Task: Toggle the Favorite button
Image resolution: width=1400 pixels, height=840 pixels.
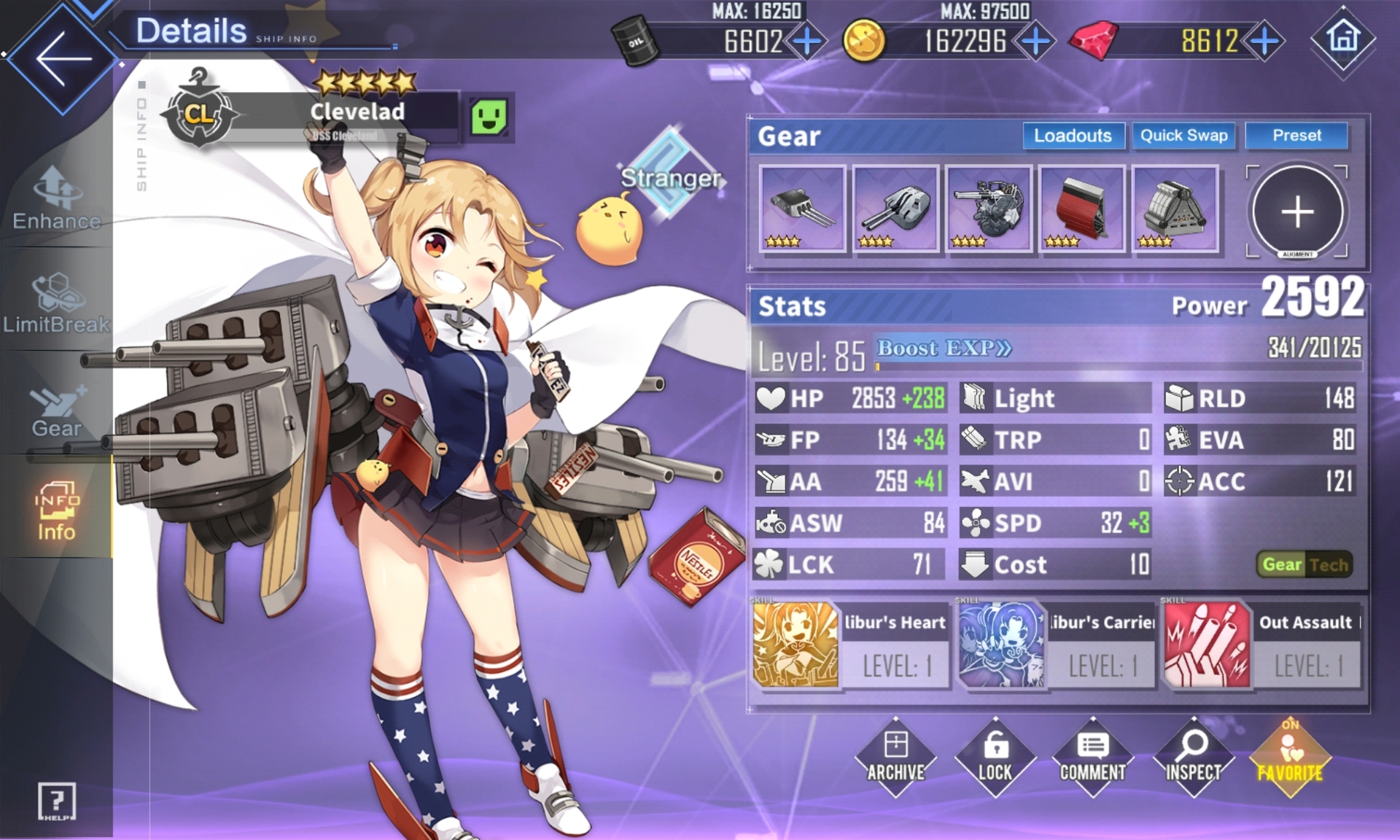Action: 1290,758
